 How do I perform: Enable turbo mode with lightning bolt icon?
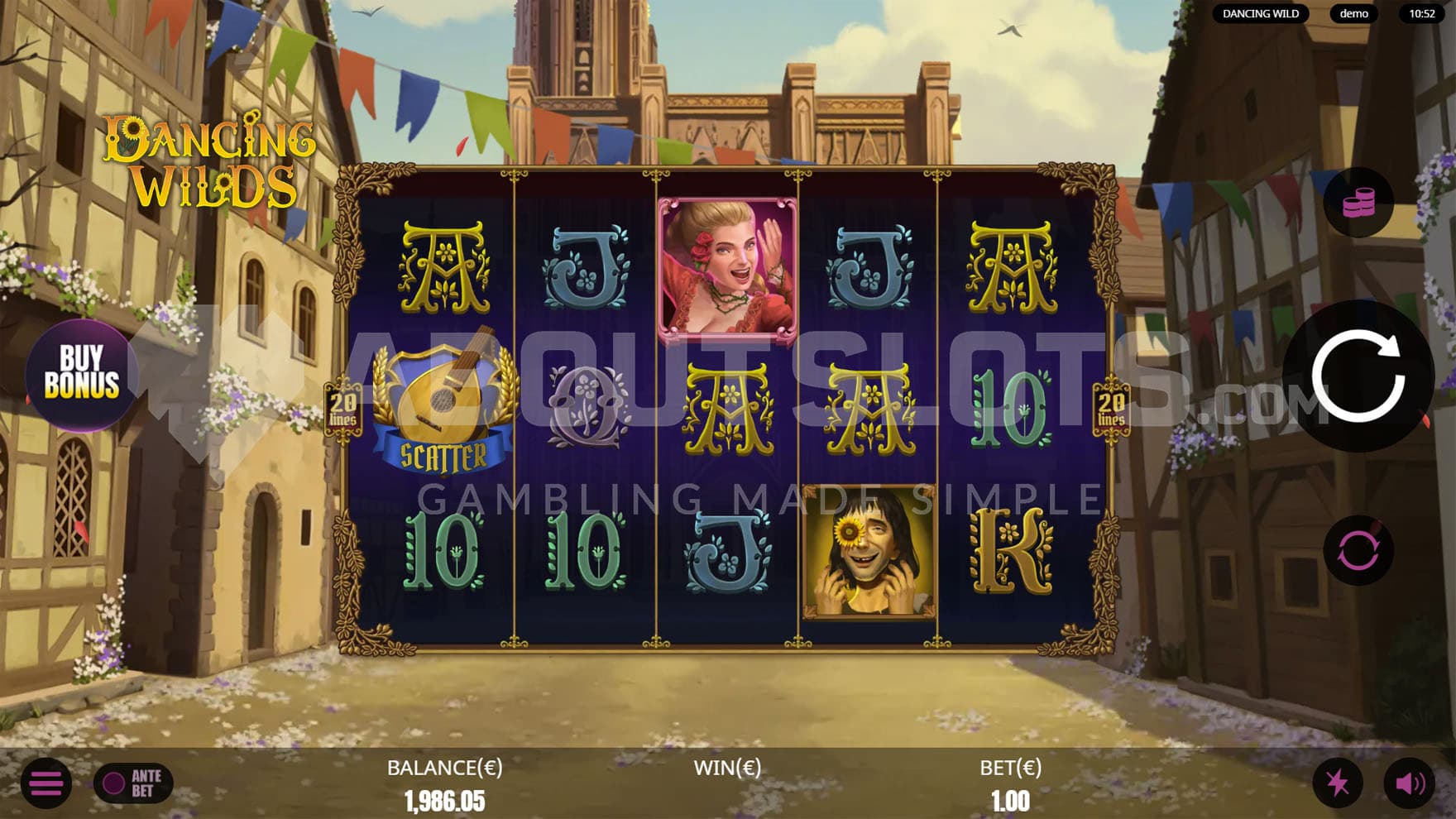pos(1337,783)
